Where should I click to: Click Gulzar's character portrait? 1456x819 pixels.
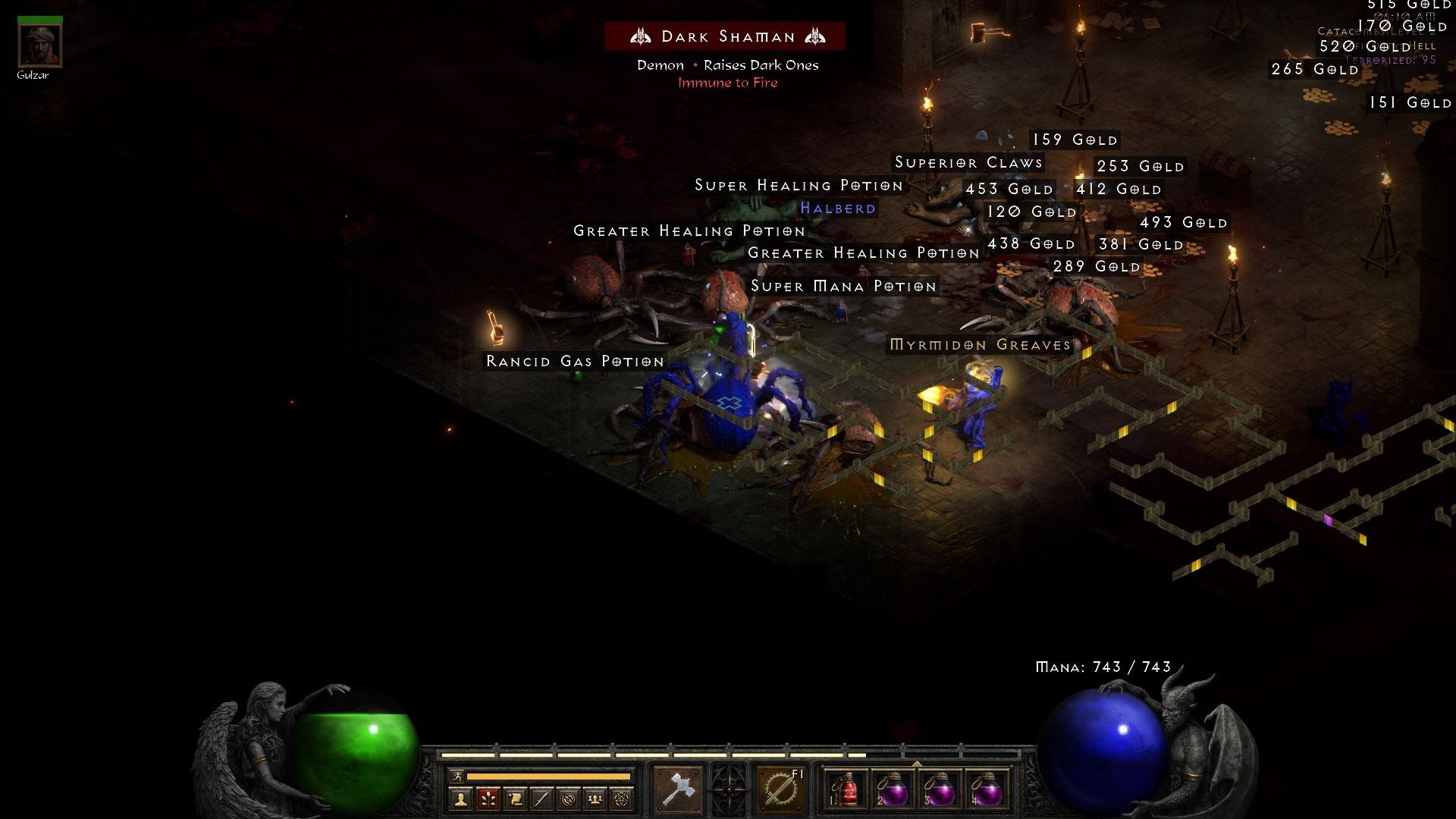39,44
